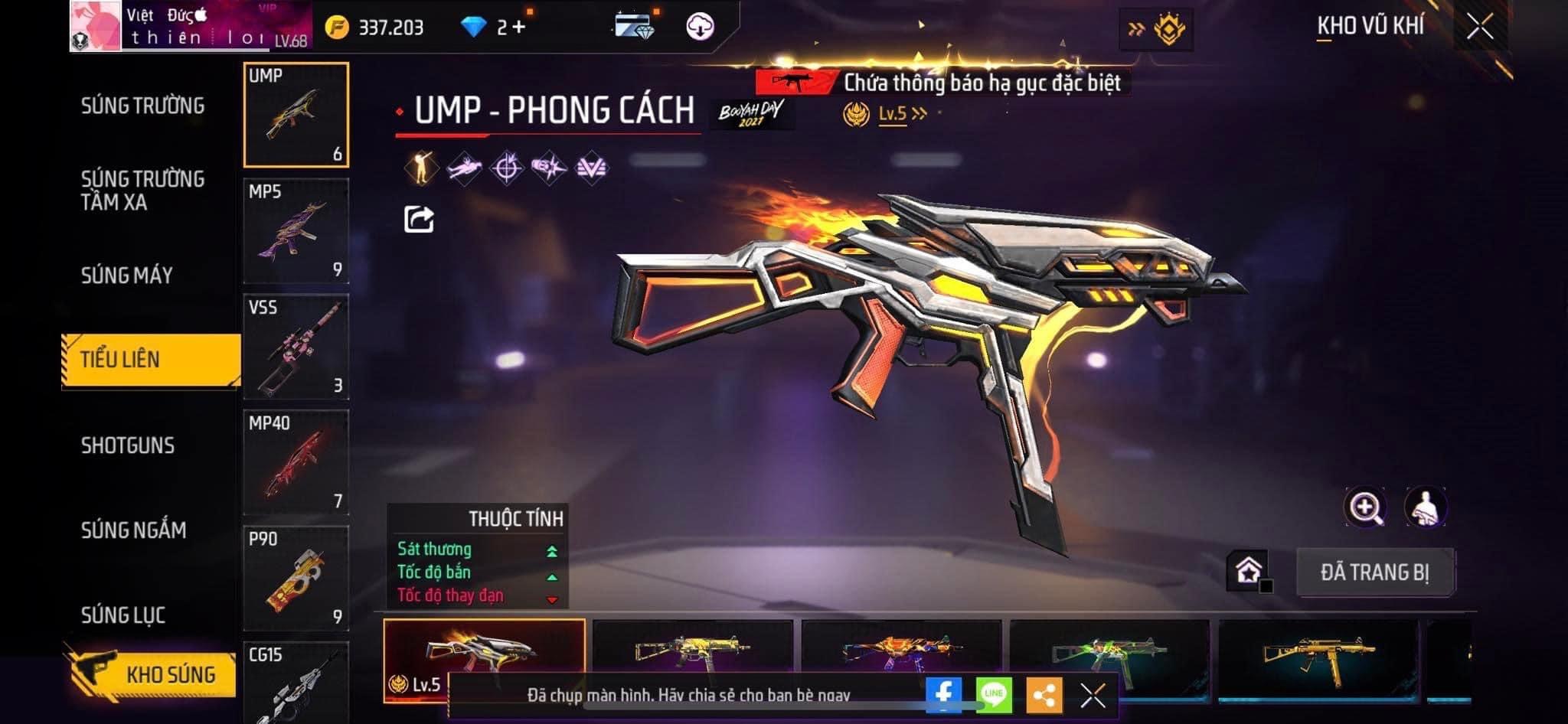Open the Súng Máy weapon category
This screenshot has height=724, width=1568.
(x=127, y=276)
